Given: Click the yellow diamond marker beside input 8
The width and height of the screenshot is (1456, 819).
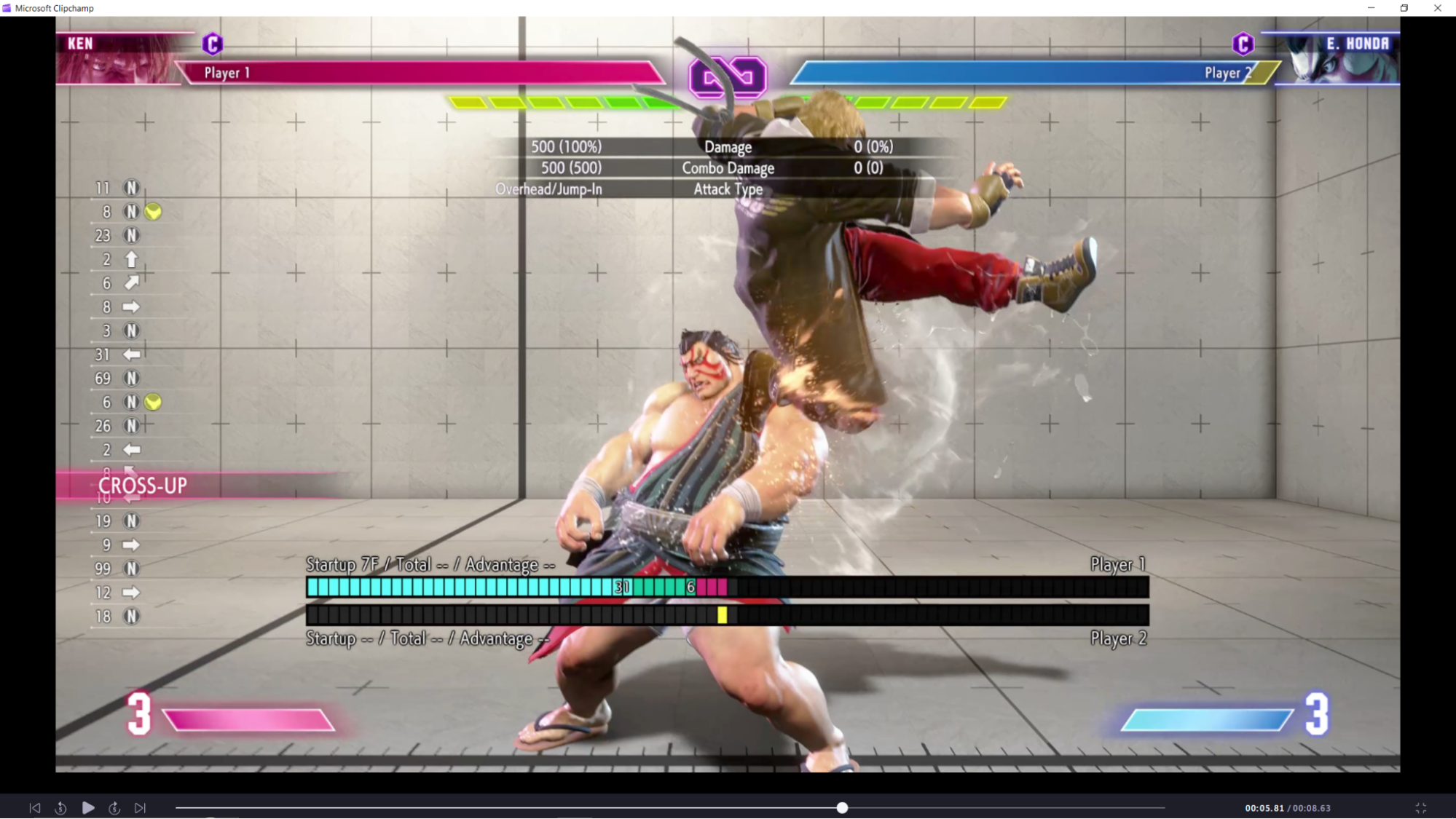Looking at the screenshot, I should point(153,212).
